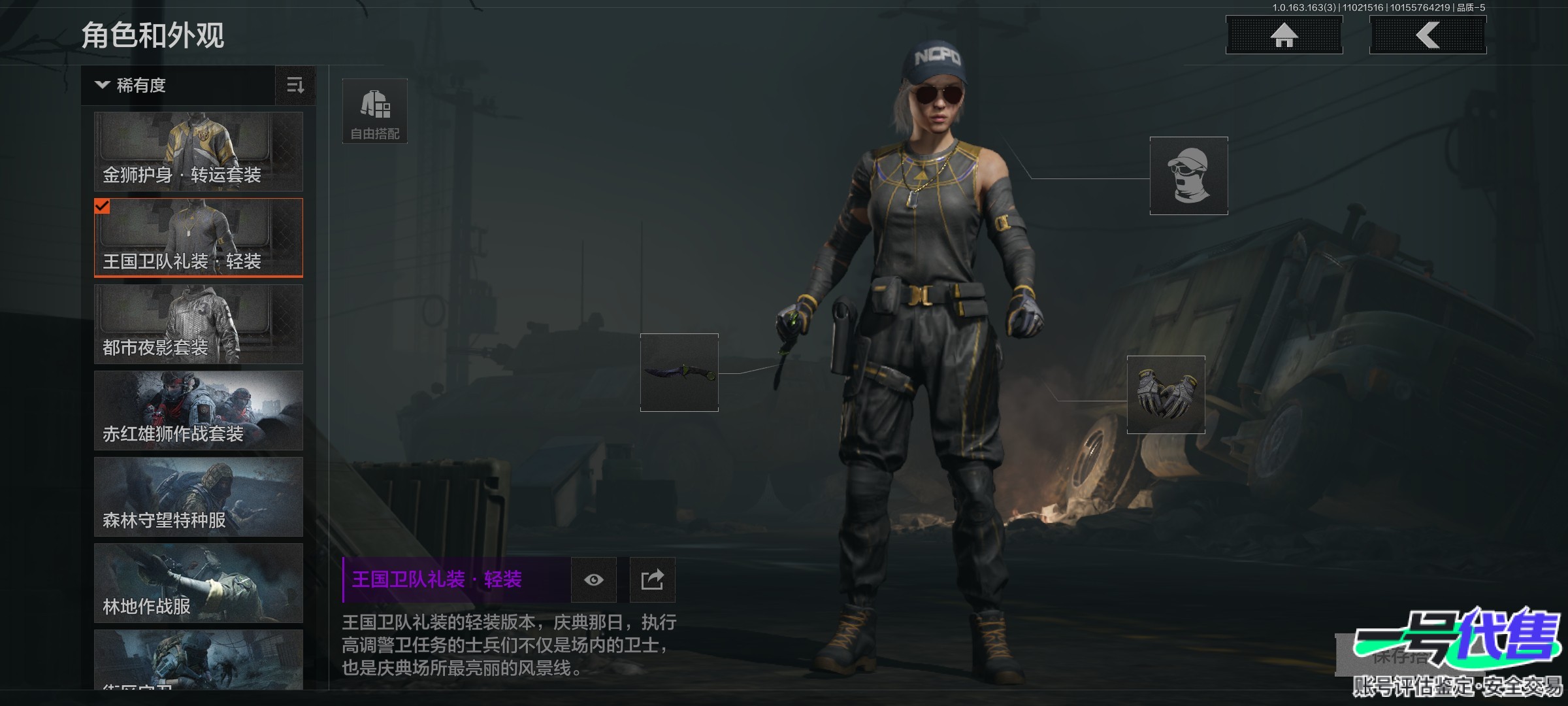Open the 稀有度 rarity filter dropdown
This screenshot has width=1568, height=706.
178,86
